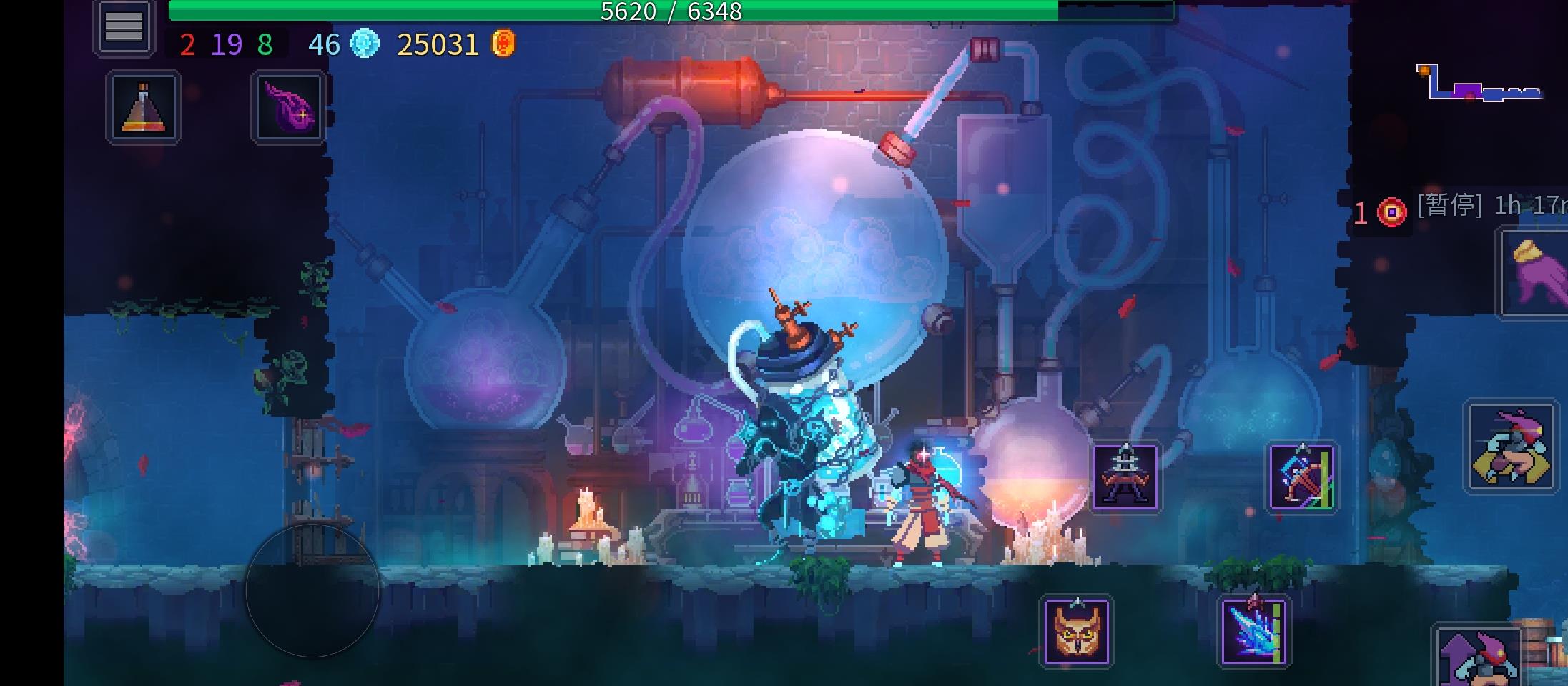Use the health flask

pos(144,107)
